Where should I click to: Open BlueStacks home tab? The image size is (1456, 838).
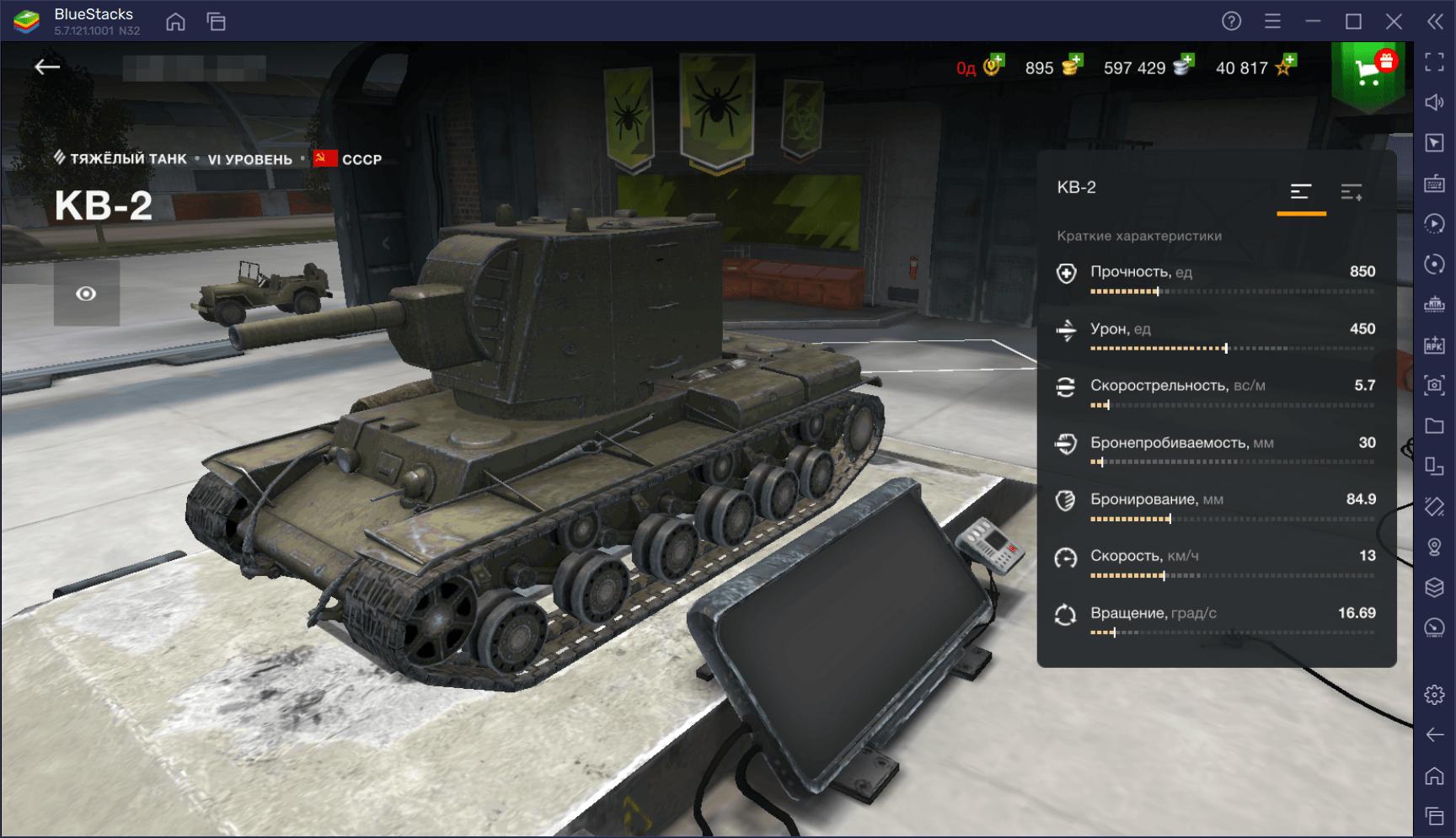pos(176,21)
